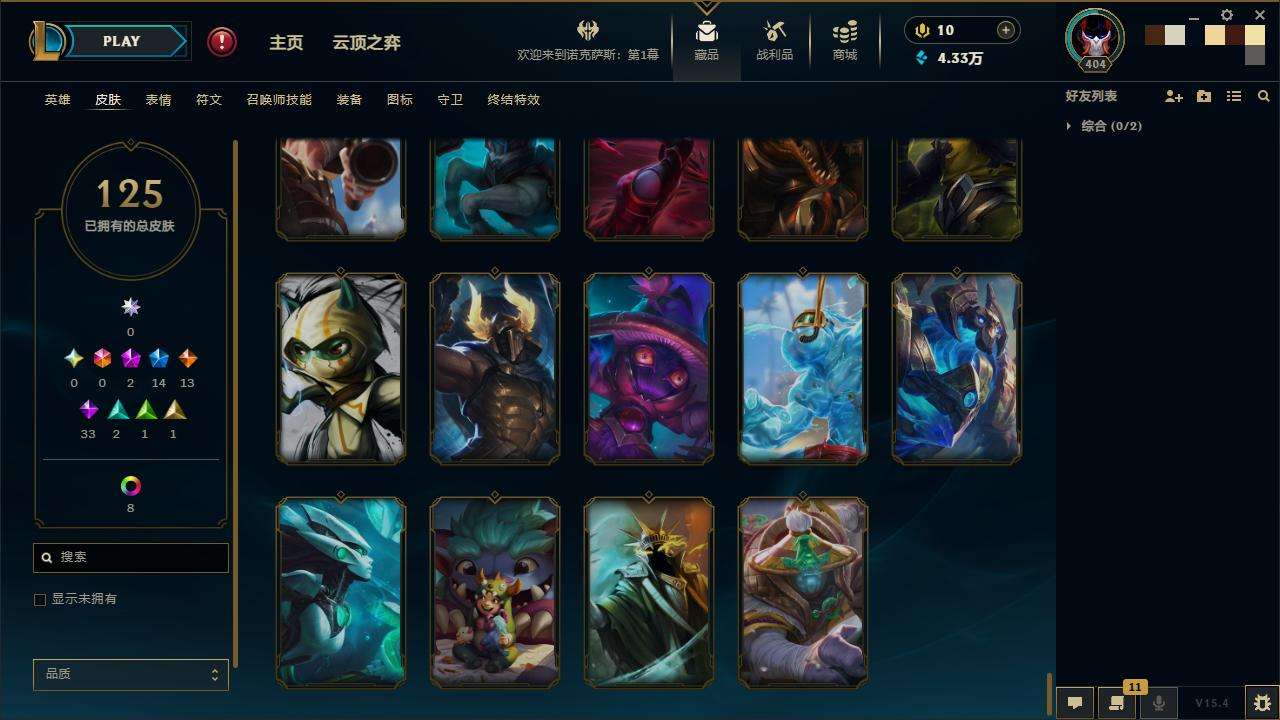The width and height of the screenshot is (1280, 720).
Task: Switch to the 表情 emotes tab
Action: point(158,100)
